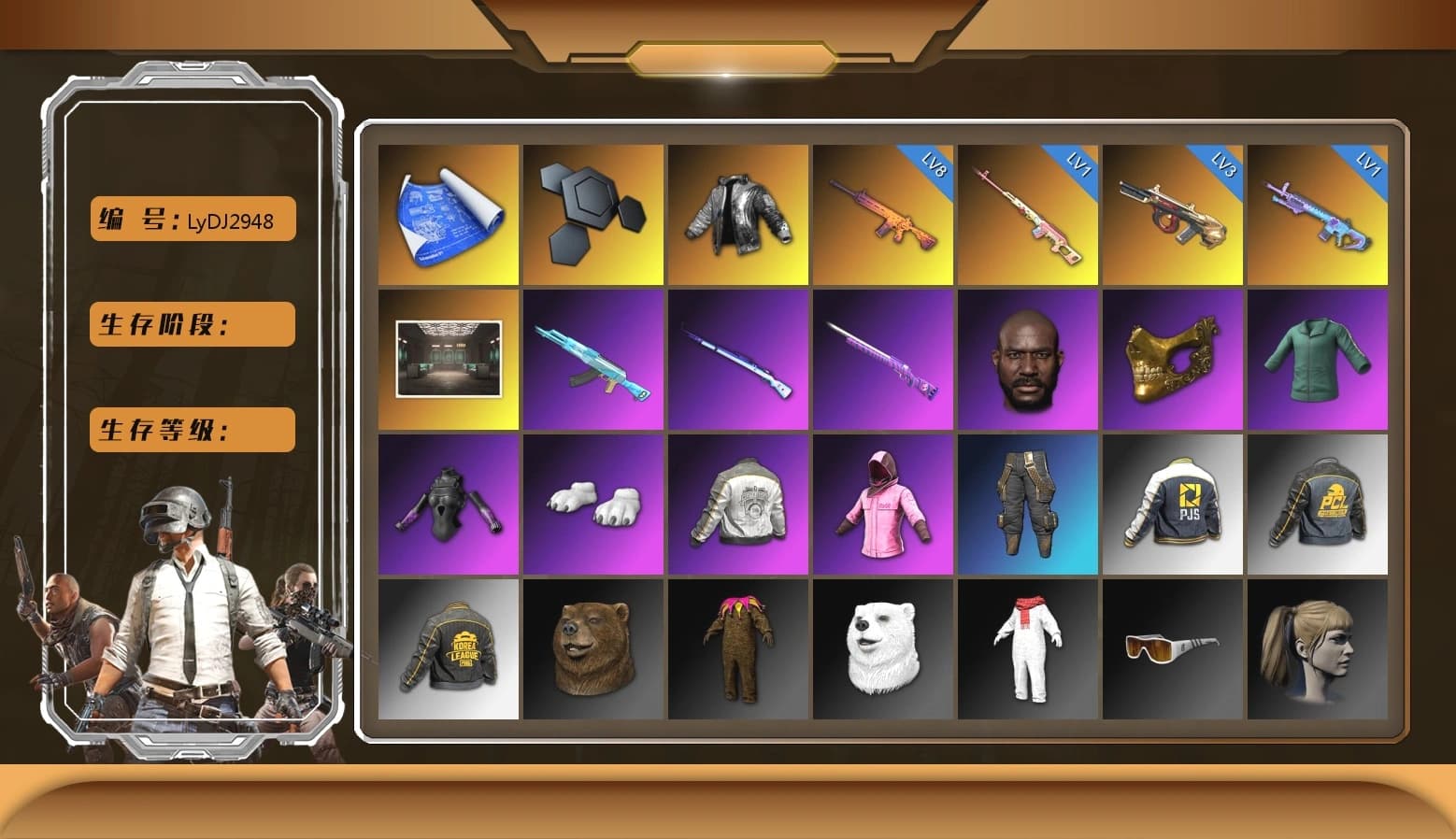Select the PJS varsity jacket
The width and height of the screenshot is (1456, 839).
(1174, 504)
